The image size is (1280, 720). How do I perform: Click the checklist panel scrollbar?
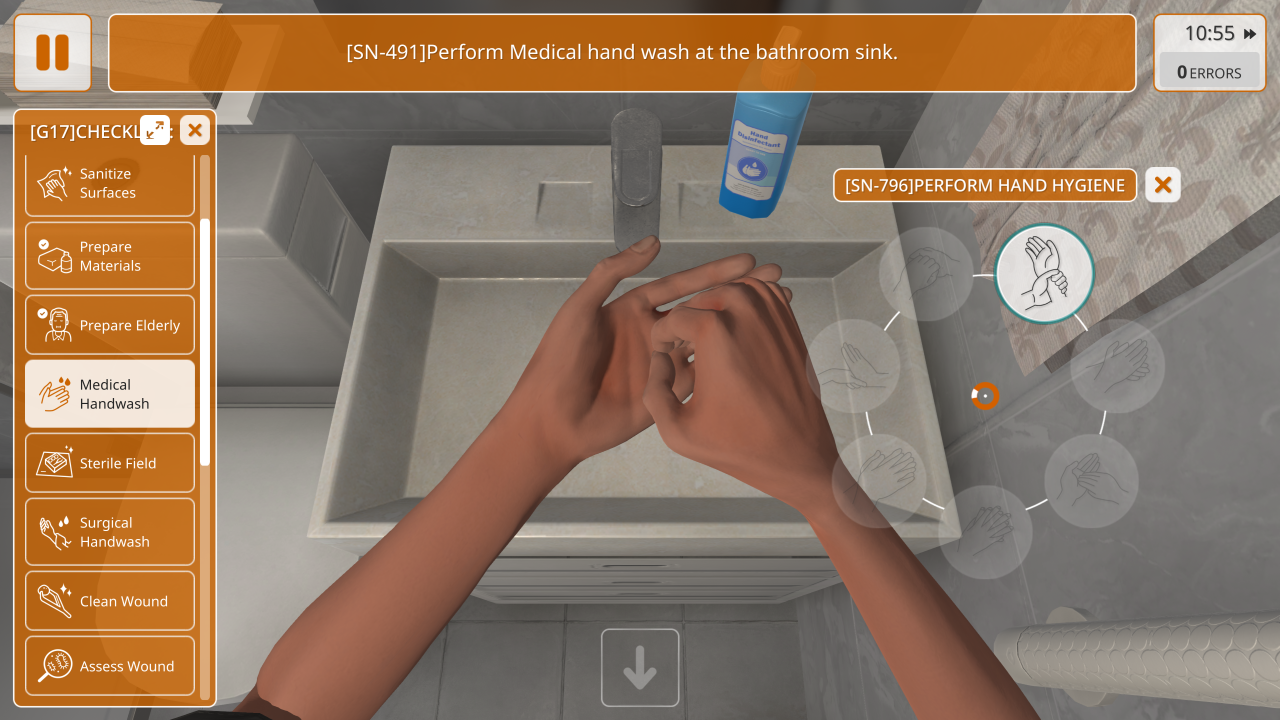205,340
